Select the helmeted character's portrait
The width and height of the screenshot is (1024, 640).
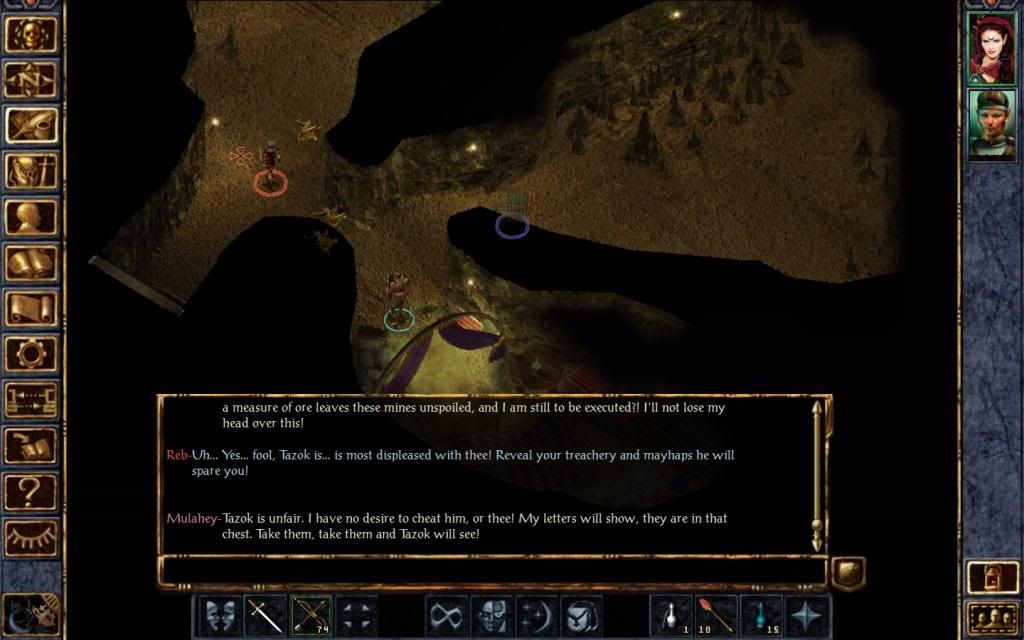[x=991, y=124]
